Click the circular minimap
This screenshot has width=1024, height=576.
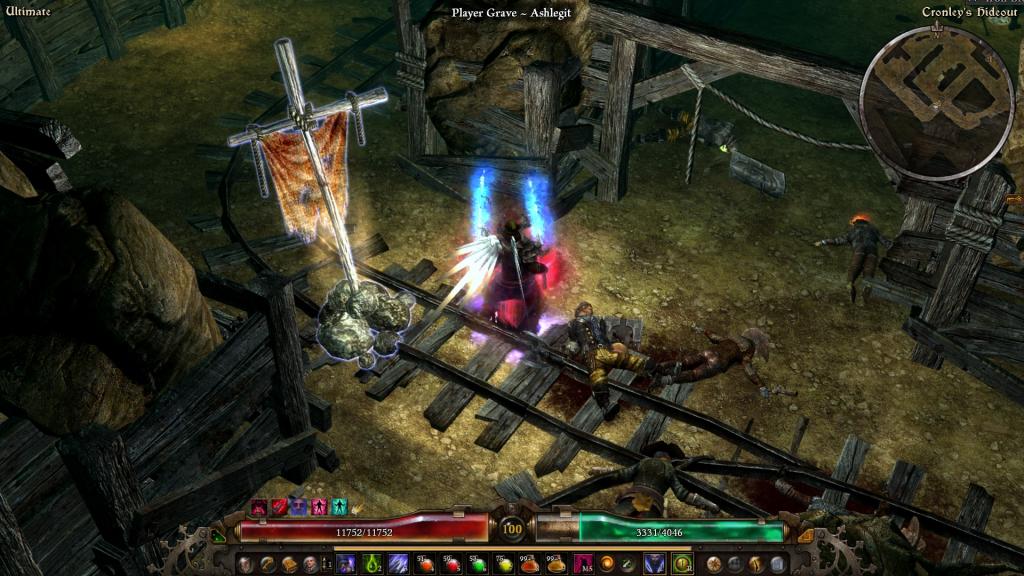[936, 103]
